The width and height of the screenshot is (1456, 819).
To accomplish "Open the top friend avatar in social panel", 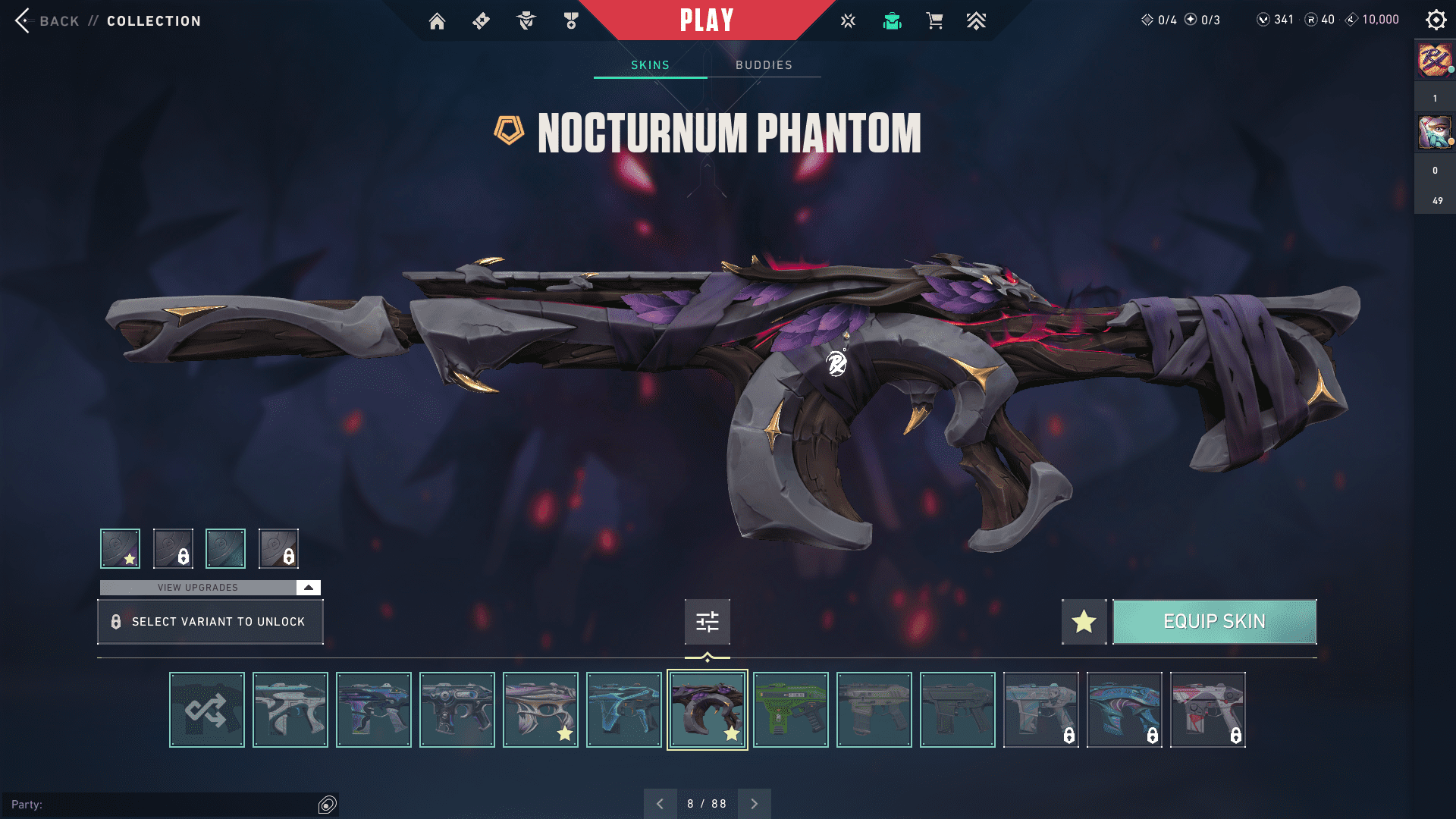I will (1435, 61).
